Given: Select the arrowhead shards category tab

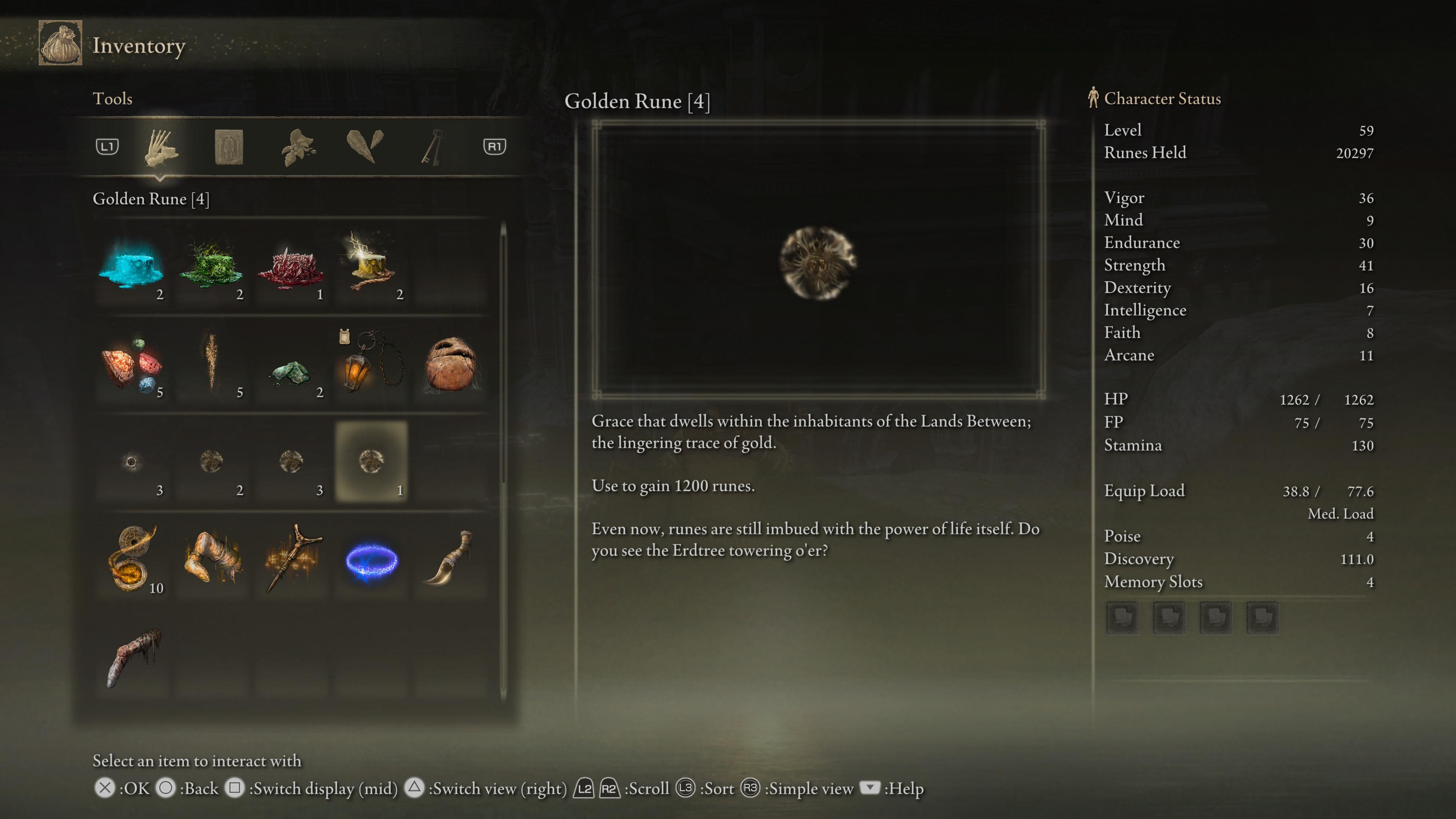Looking at the screenshot, I should (364, 146).
